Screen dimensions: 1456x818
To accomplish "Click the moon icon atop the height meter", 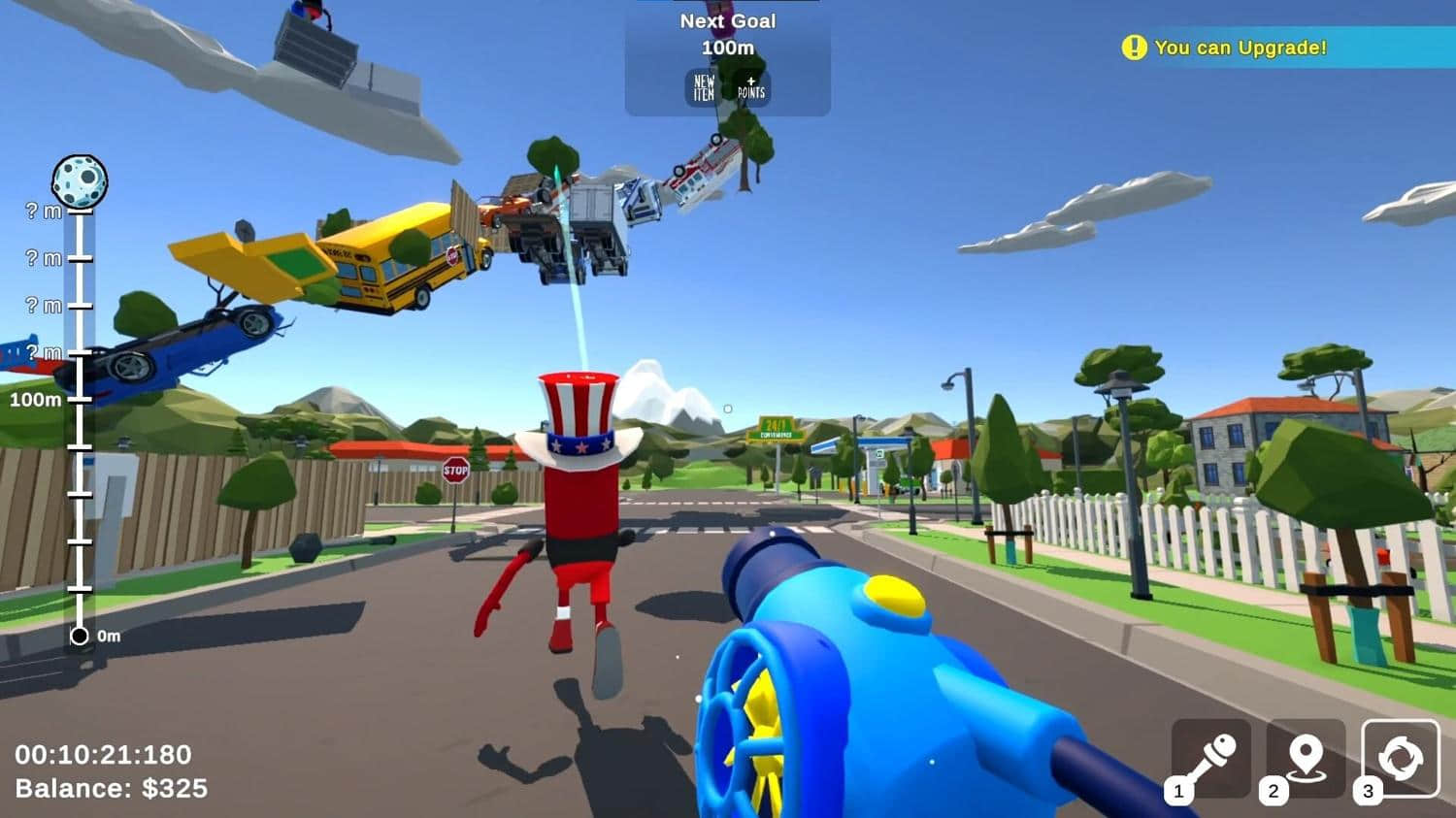I will pyautogui.click(x=80, y=181).
